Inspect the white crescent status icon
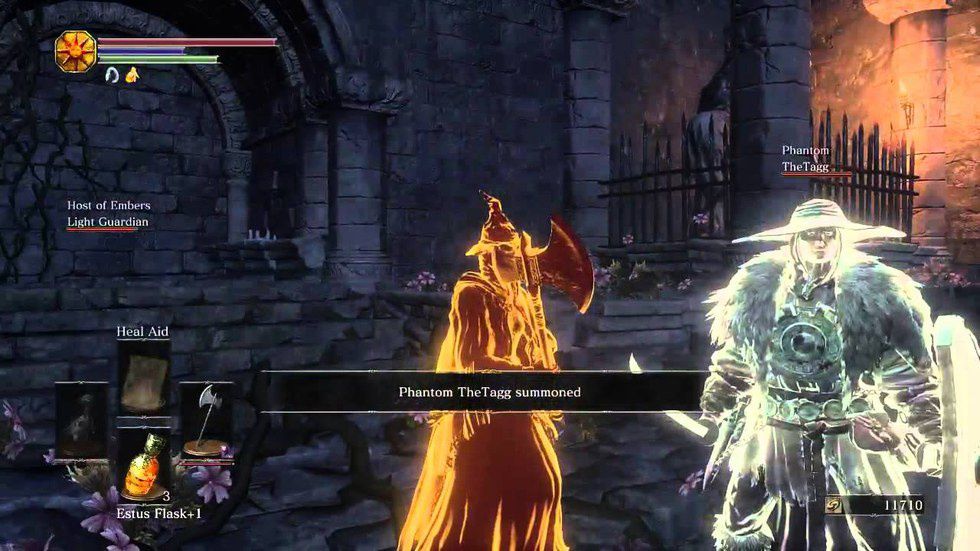This screenshot has height=551, width=980. tap(110, 74)
